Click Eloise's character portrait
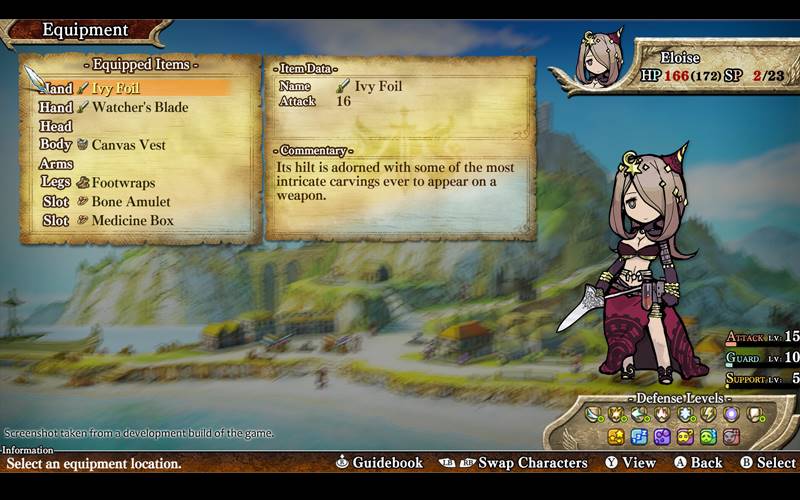The image size is (800, 500). (x=601, y=59)
